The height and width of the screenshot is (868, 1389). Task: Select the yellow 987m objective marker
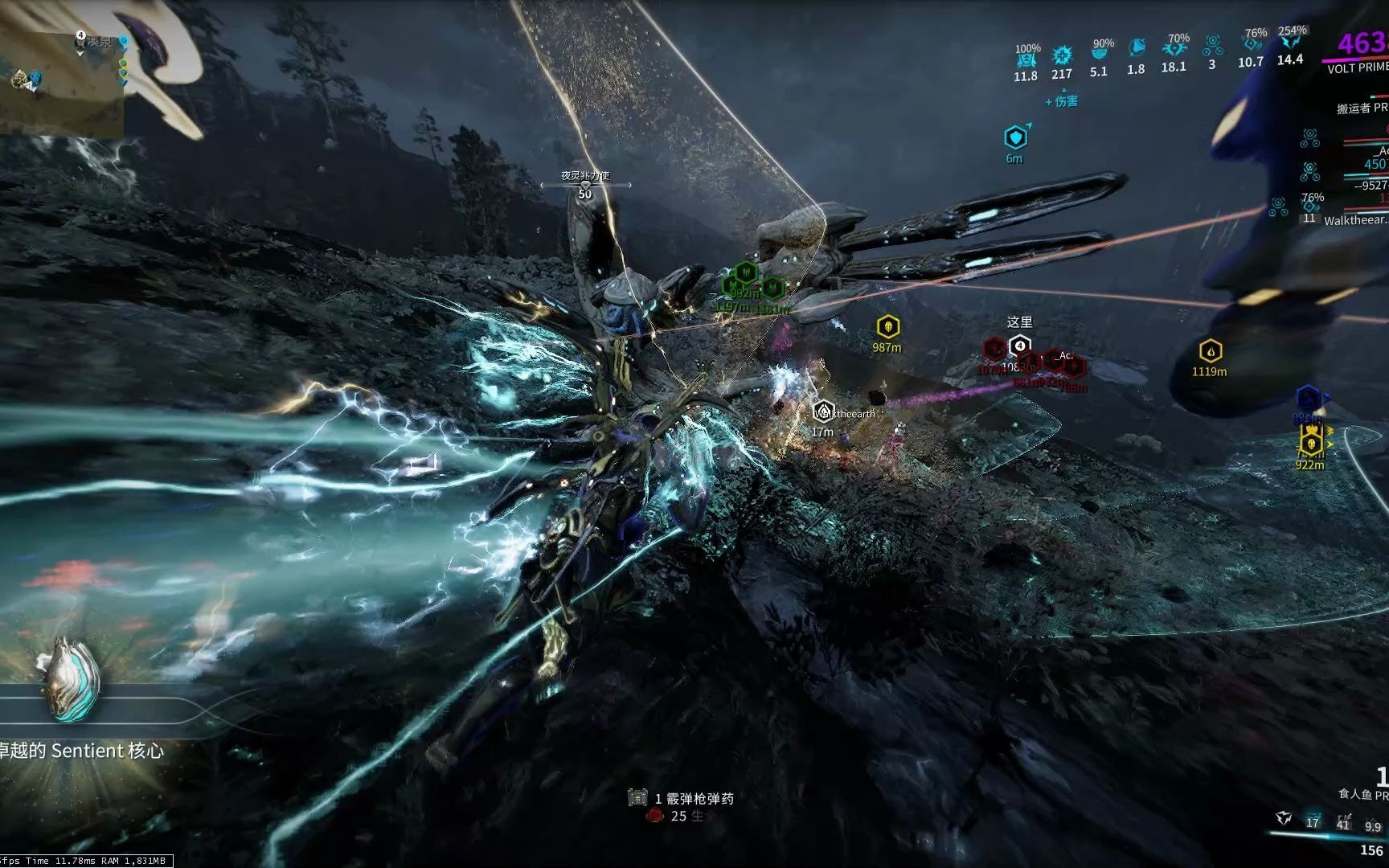coord(887,326)
